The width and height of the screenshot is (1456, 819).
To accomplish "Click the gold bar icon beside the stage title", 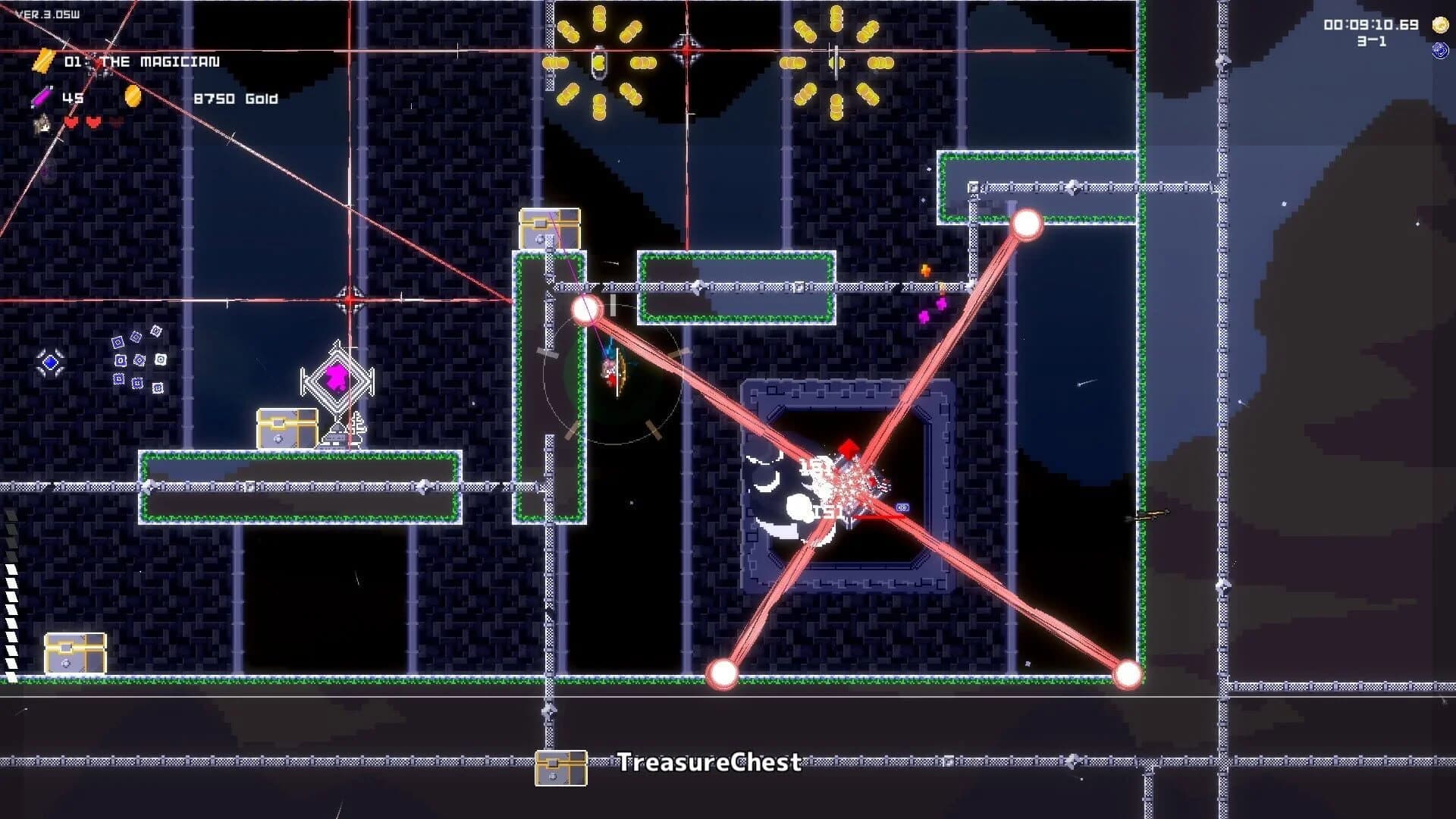I will 43,61.
